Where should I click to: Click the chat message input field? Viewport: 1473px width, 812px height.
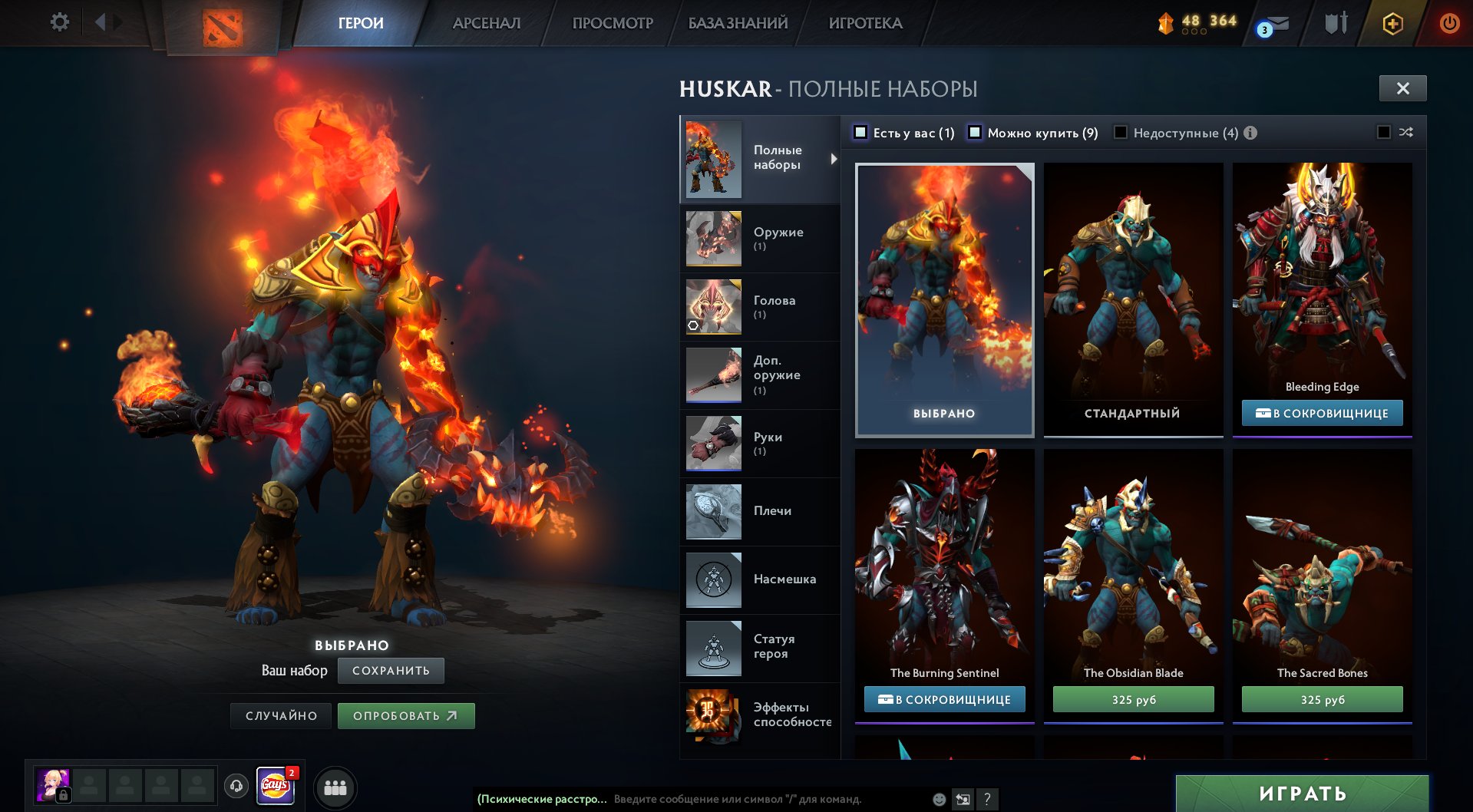tap(768, 799)
